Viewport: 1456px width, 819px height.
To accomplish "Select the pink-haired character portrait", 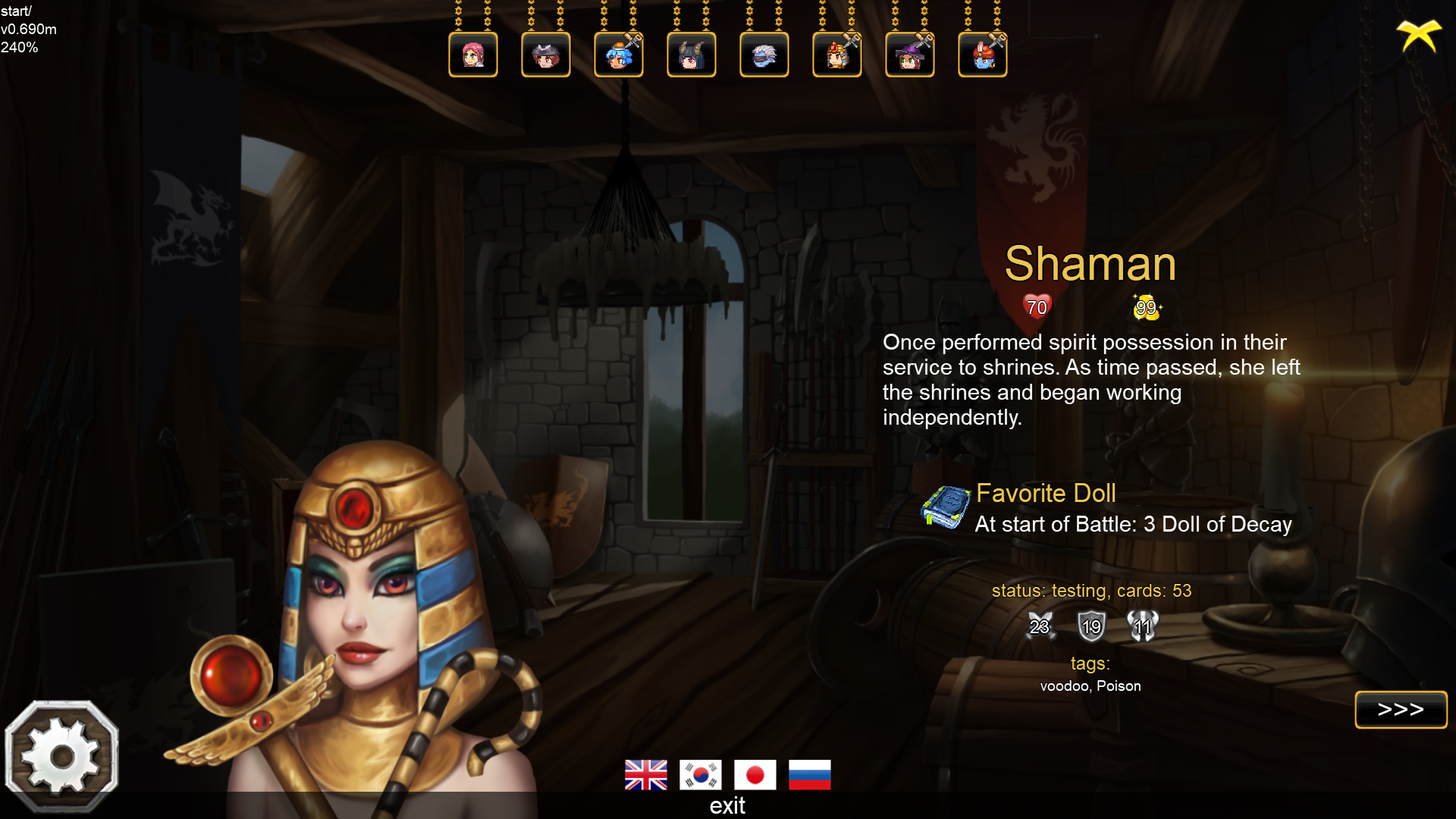I will tap(472, 54).
